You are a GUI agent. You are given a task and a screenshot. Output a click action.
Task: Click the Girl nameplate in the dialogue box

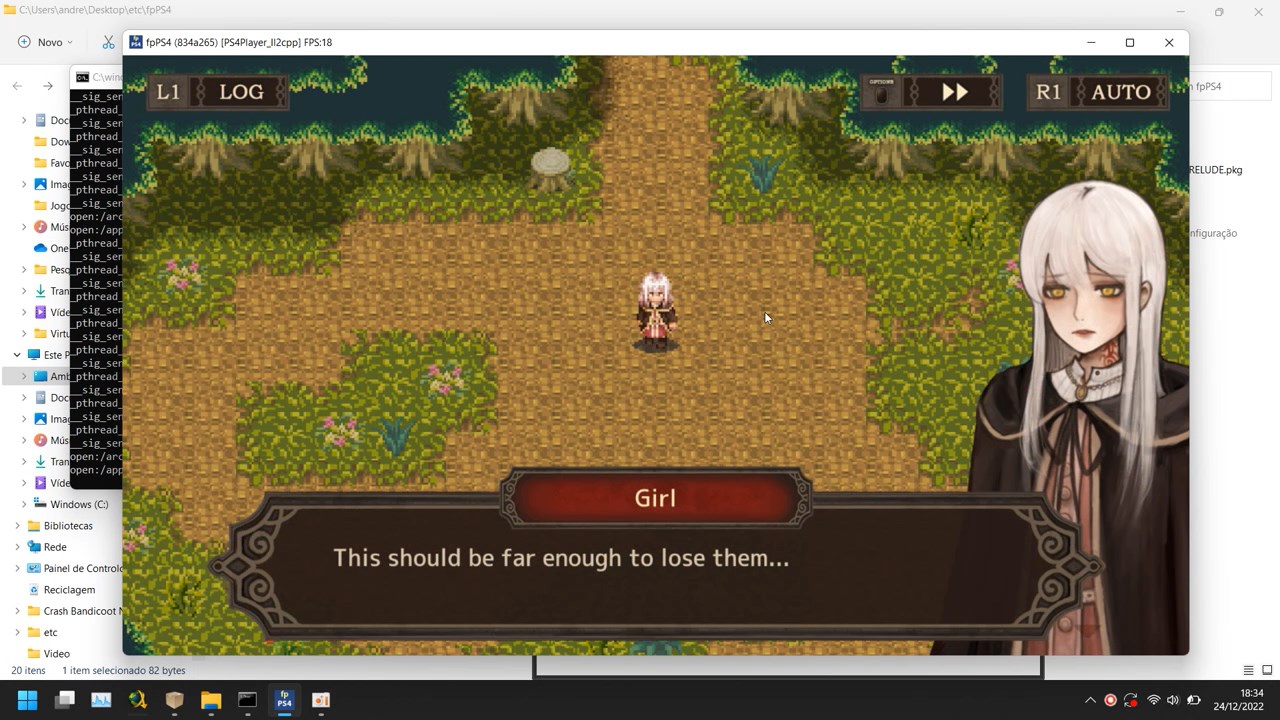655,498
